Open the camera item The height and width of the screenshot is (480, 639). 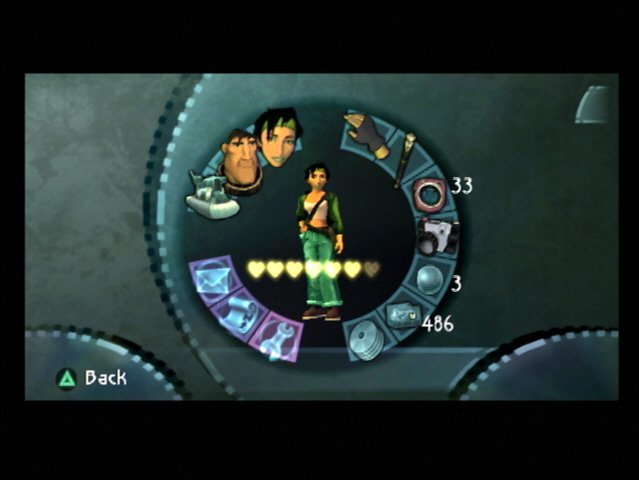pyautogui.click(x=436, y=237)
